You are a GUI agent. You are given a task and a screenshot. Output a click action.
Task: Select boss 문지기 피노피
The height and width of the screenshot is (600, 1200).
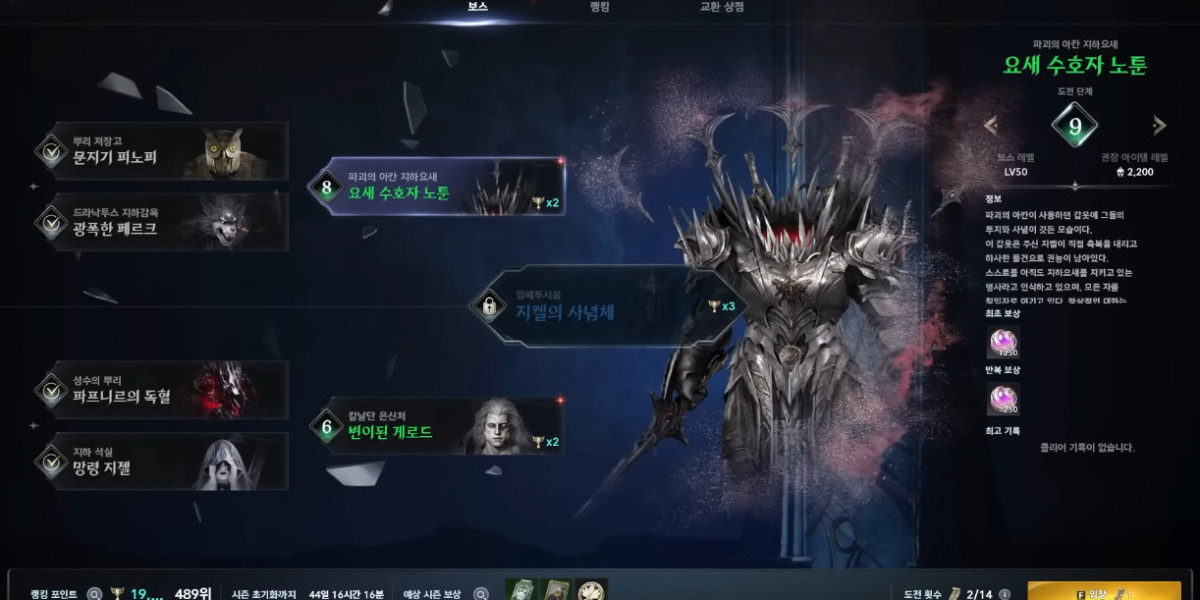160,151
